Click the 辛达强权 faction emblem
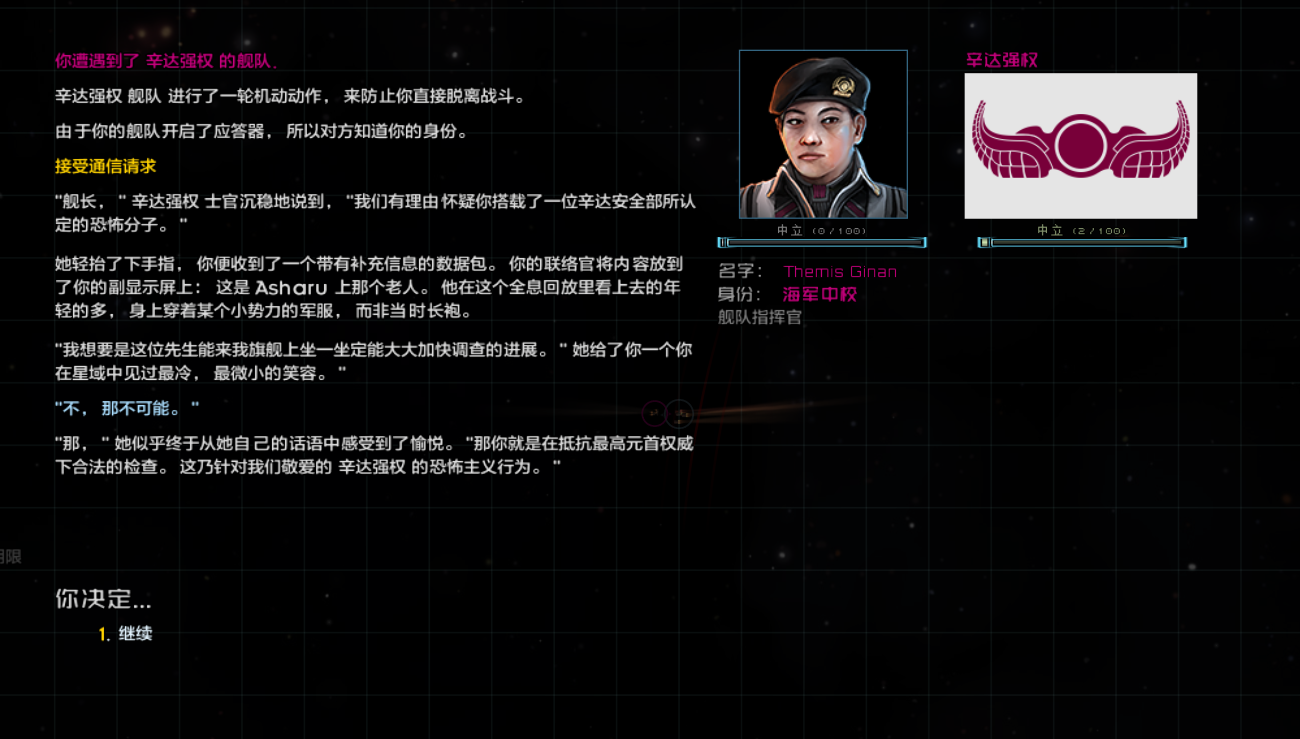 point(1081,145)
